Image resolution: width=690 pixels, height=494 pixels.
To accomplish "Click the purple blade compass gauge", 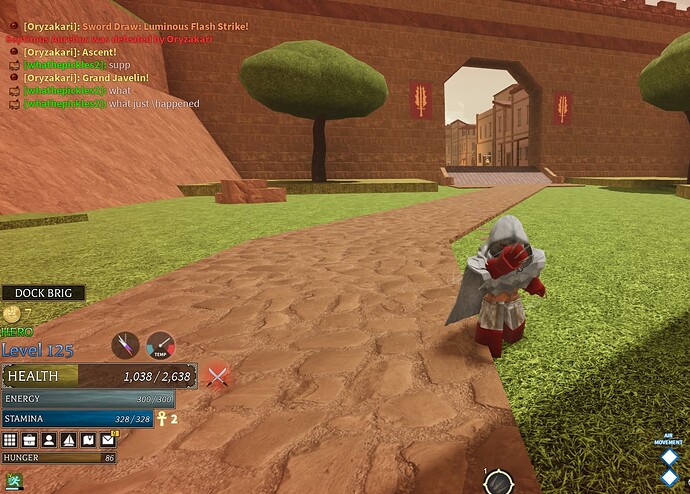I will [125, 345].
